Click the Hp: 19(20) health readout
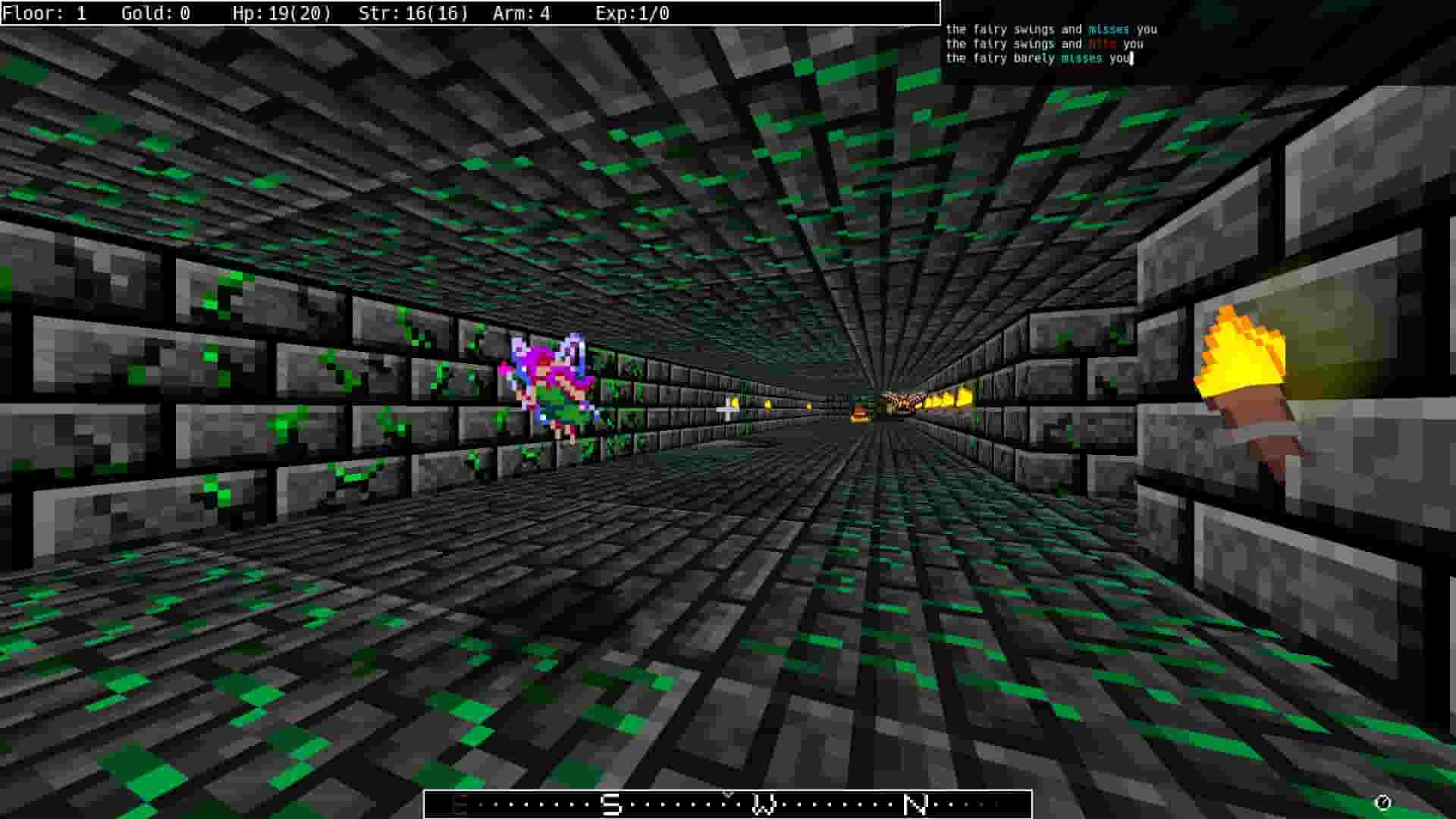1456x819 pixels. 287,13
